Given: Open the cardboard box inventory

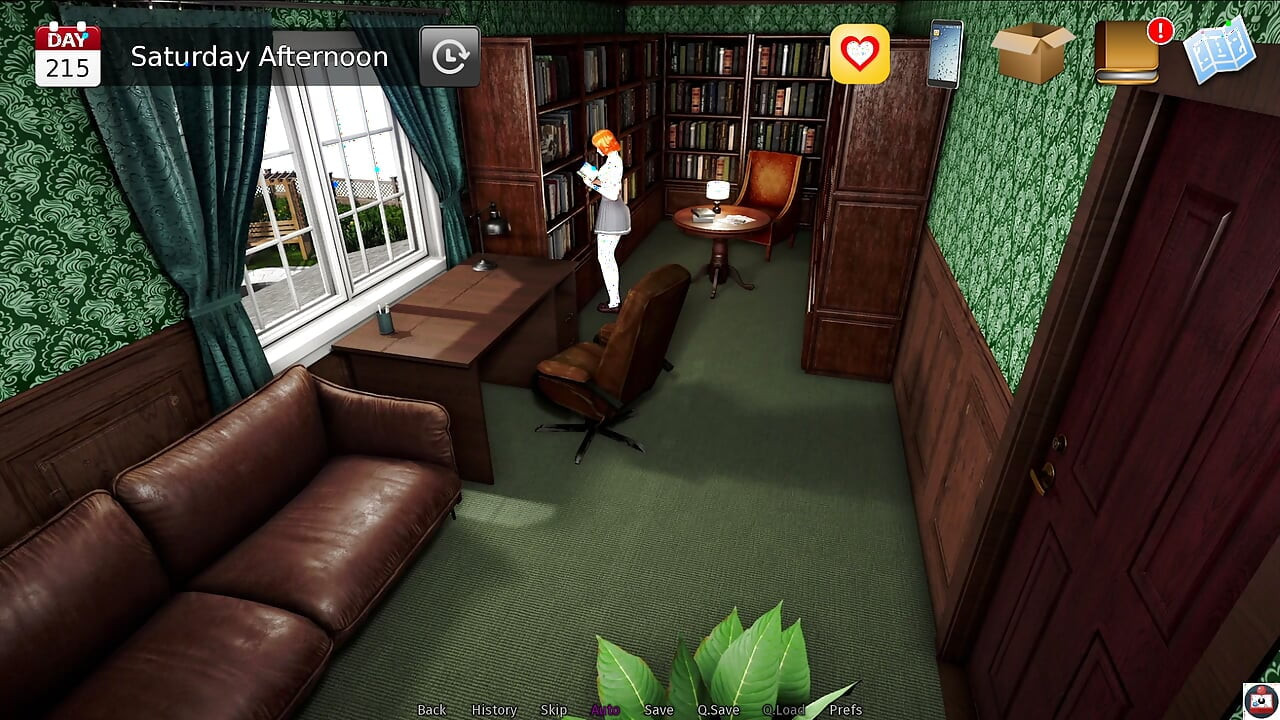Looking at the screenshot, I should [x=1033, y=52].
